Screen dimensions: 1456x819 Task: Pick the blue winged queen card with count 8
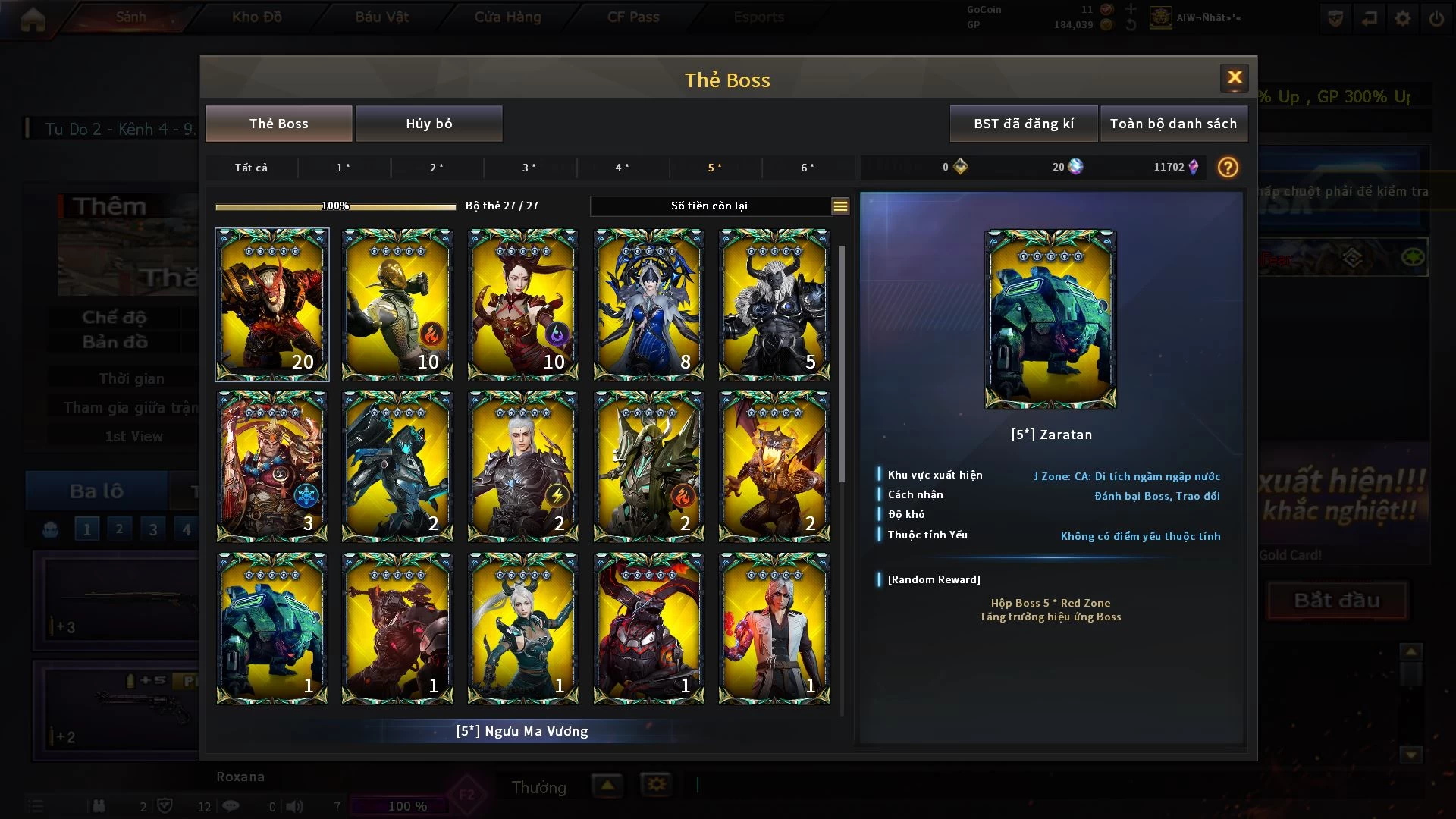tap(648, 304)
